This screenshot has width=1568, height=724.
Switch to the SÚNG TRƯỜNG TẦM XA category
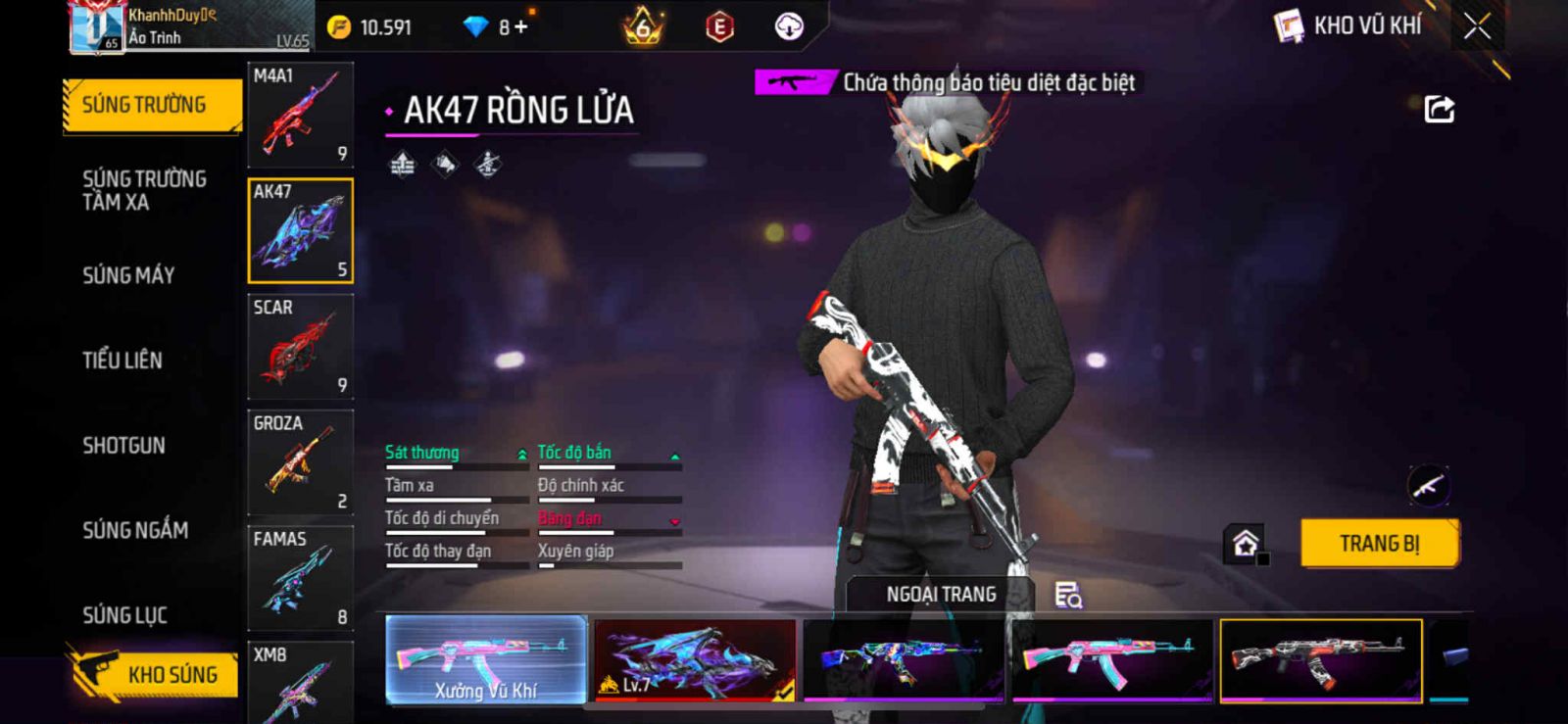tap(144, 190)
